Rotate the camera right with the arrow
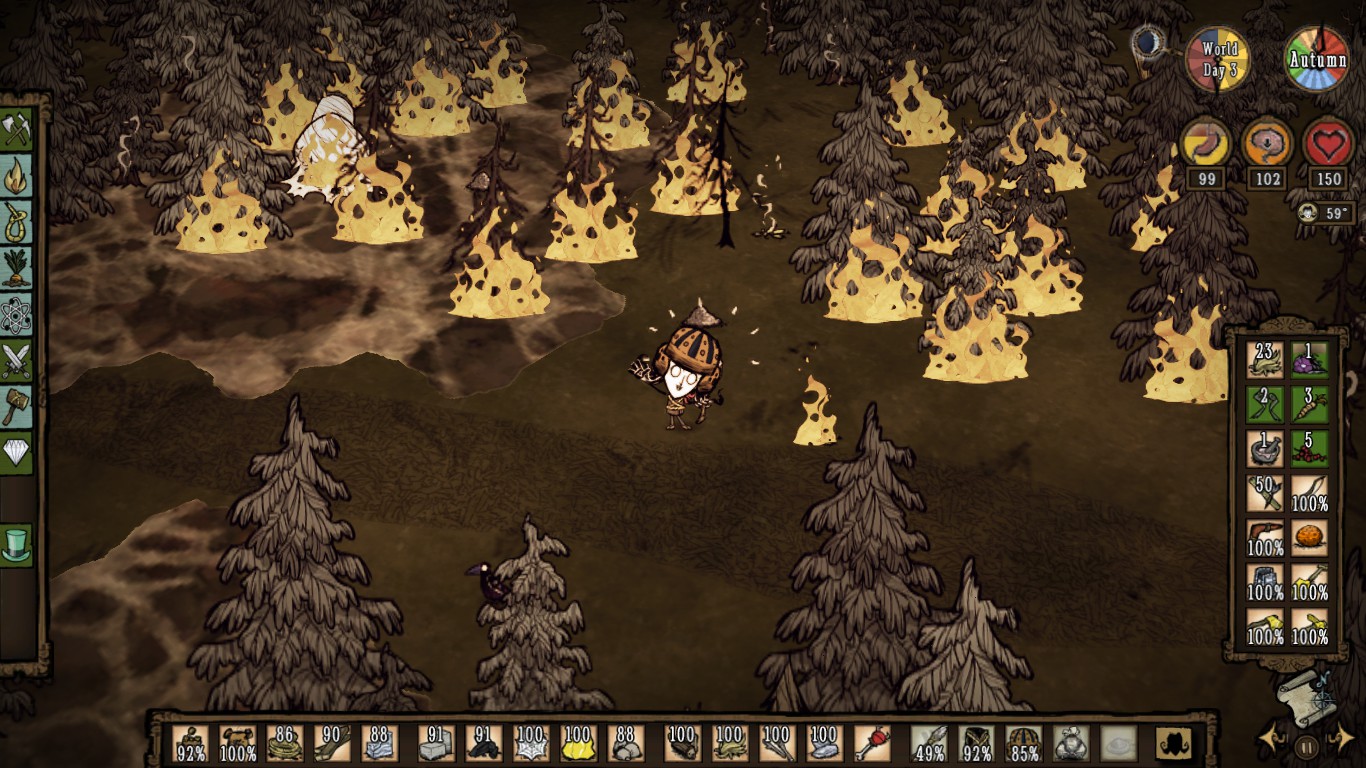 pyautogui.click(x=1340, y=741)
